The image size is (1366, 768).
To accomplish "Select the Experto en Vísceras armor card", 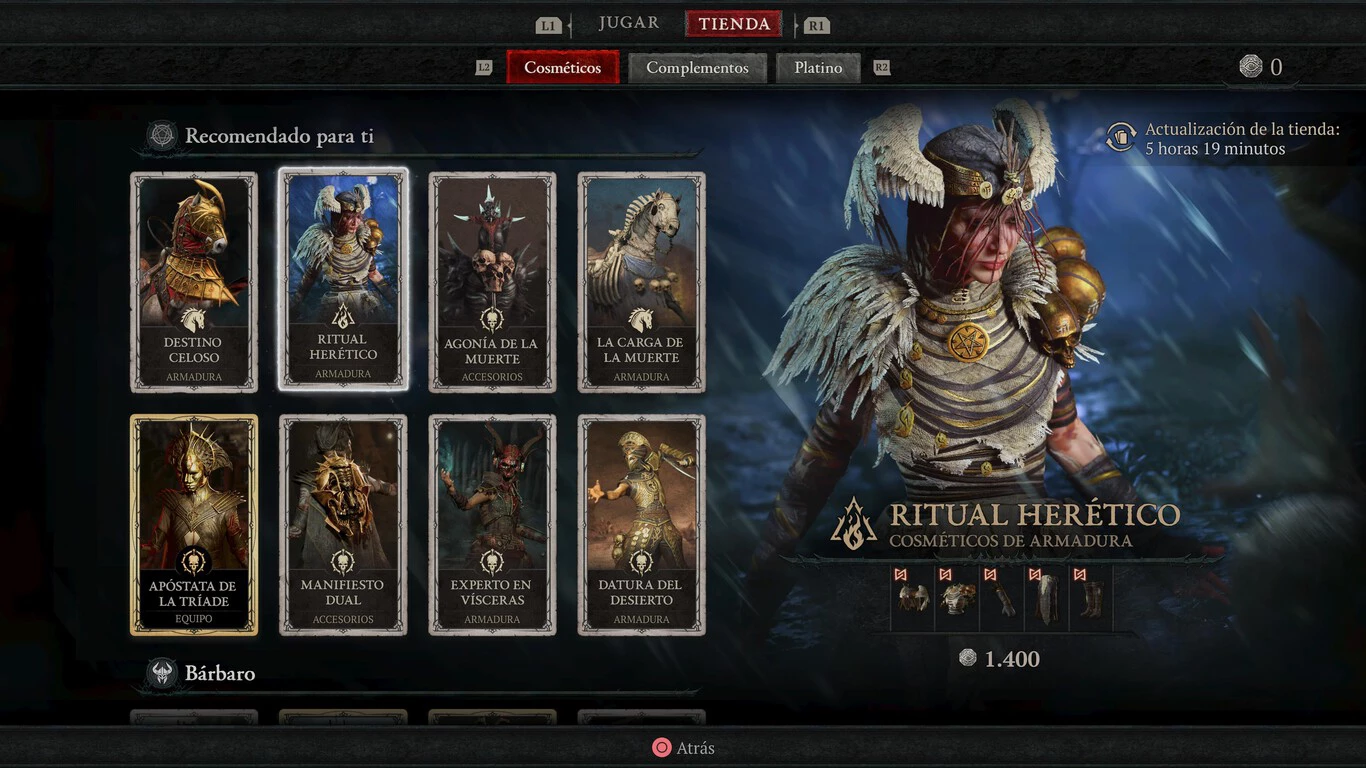I will [492, 525].
